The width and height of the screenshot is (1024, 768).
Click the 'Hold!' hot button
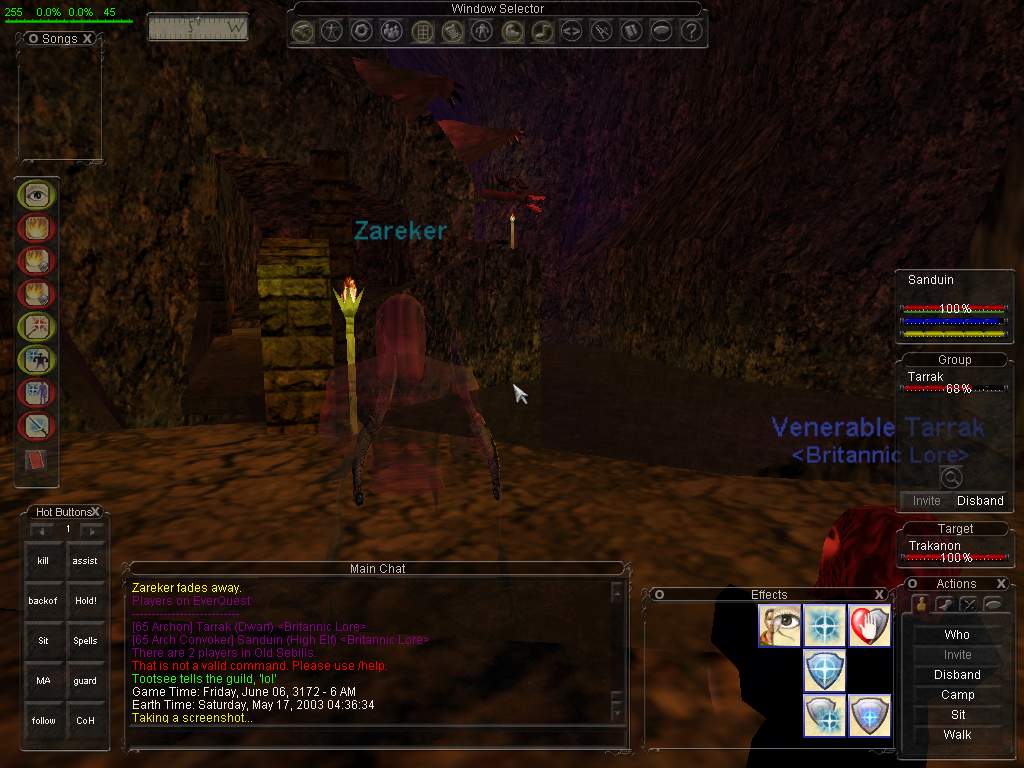[x=85, y=601]
